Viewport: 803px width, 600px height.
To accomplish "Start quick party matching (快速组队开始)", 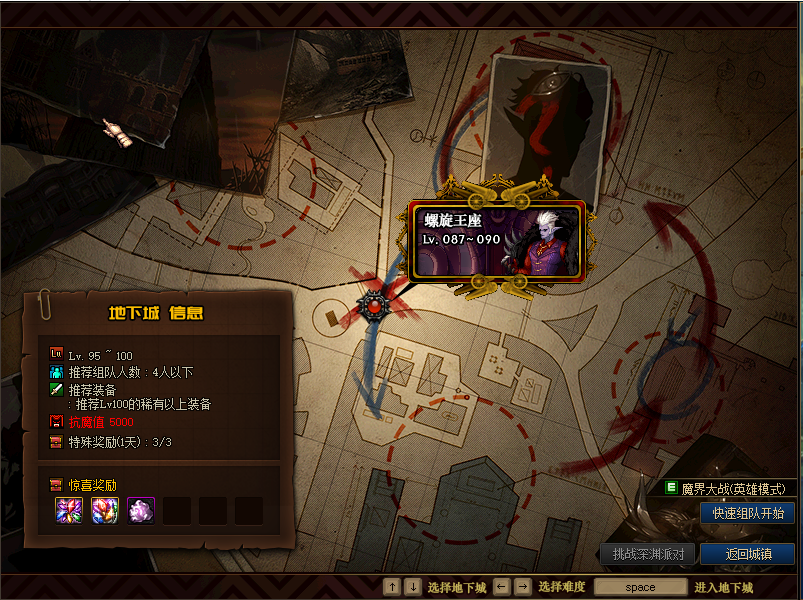I will 747,513.
